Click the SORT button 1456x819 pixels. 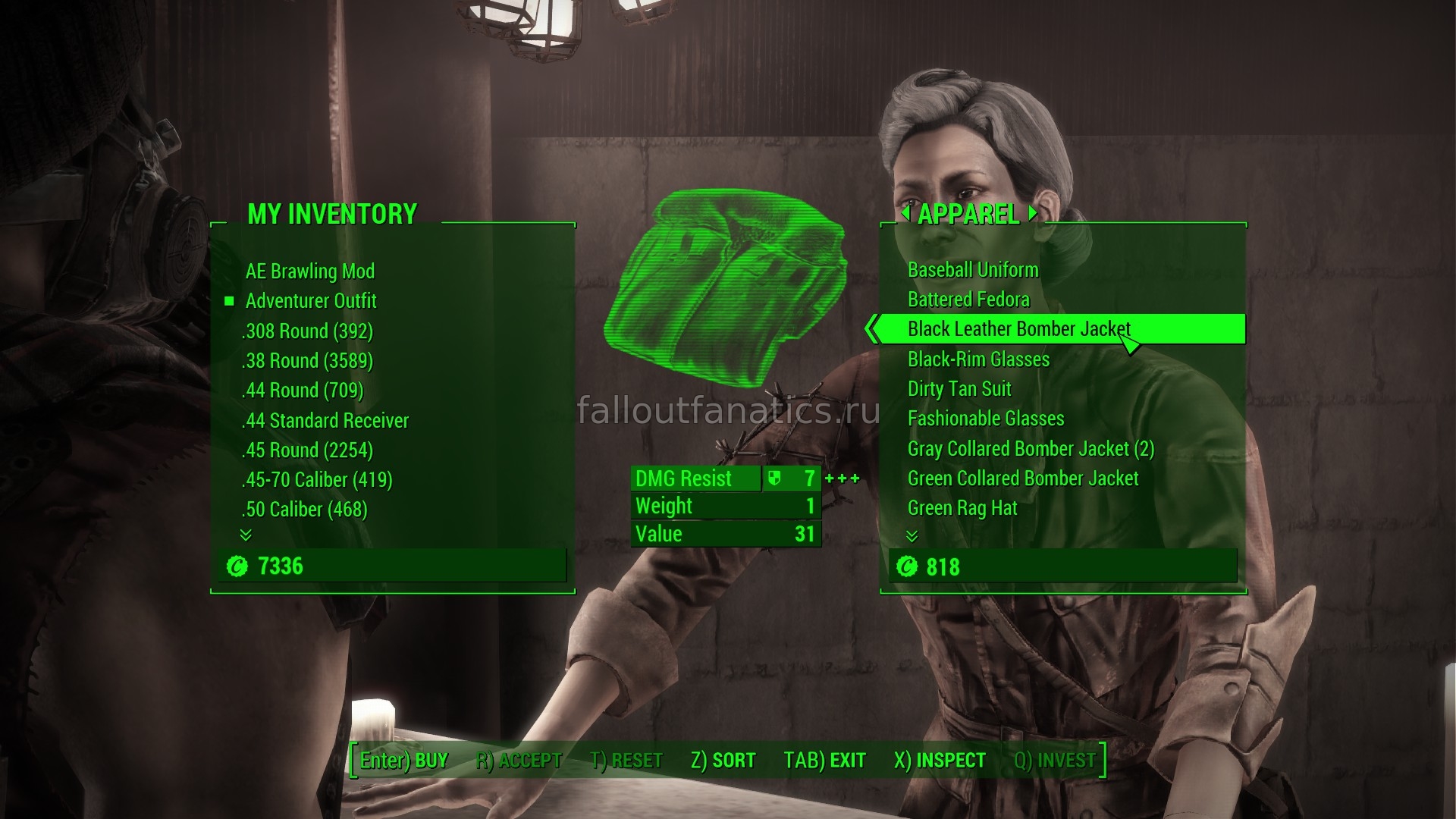point(723,760)
